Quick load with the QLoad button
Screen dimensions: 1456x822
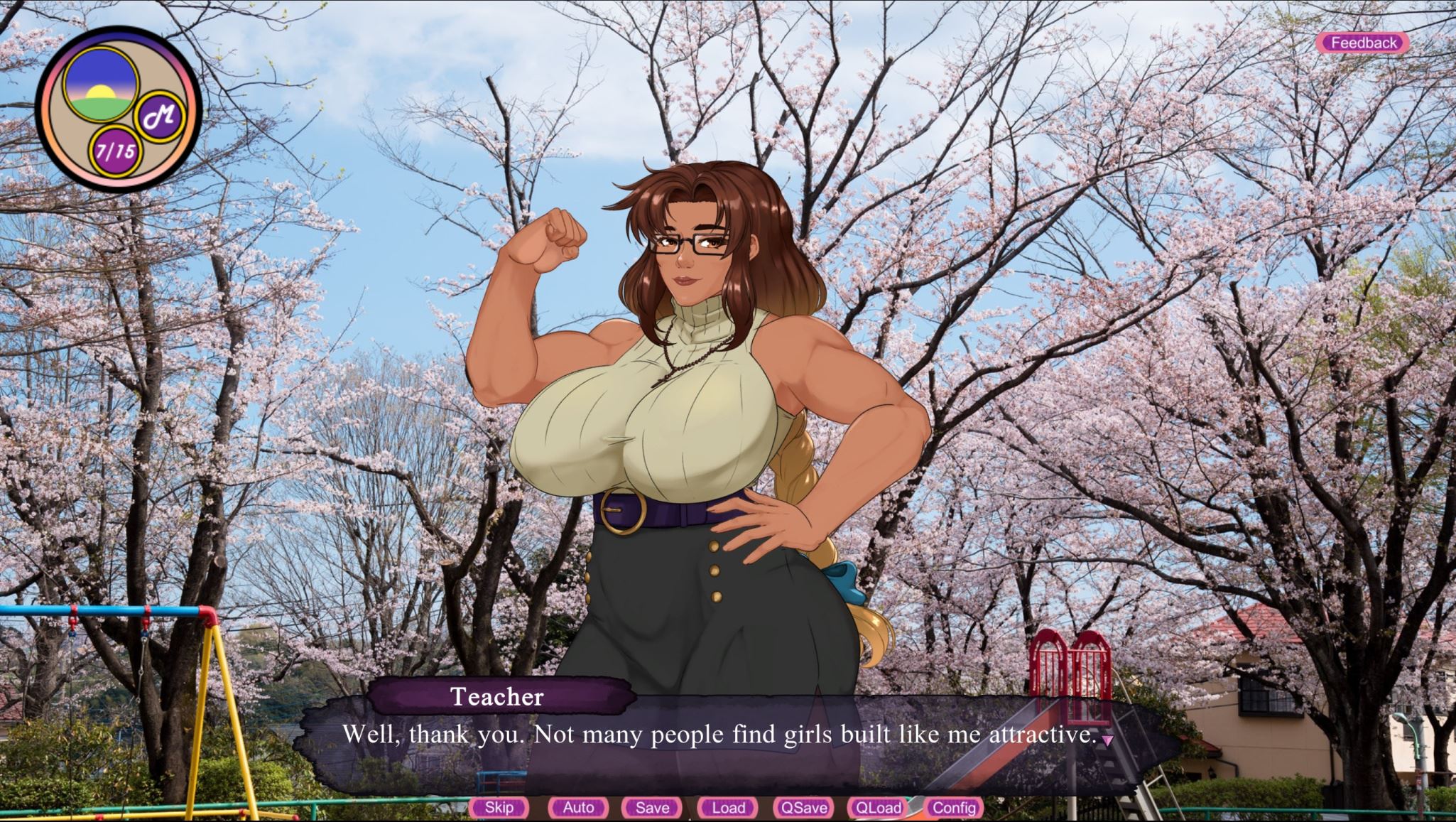pos(878,807)
